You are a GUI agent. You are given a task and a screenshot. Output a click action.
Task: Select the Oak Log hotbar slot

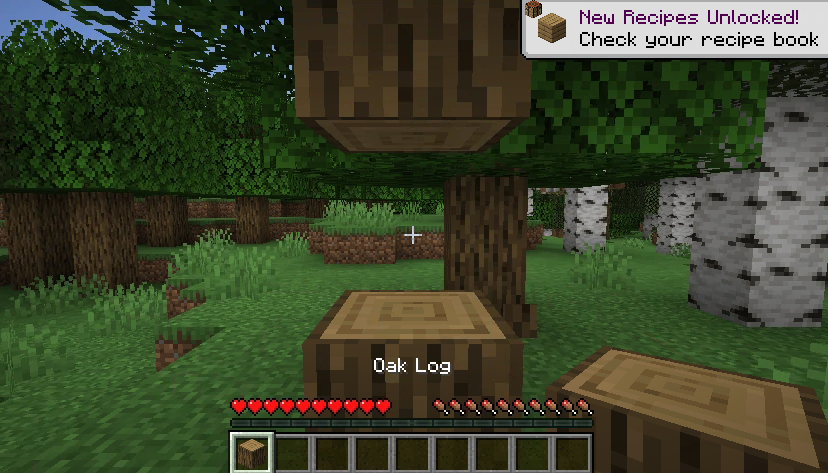click(249, 453)
